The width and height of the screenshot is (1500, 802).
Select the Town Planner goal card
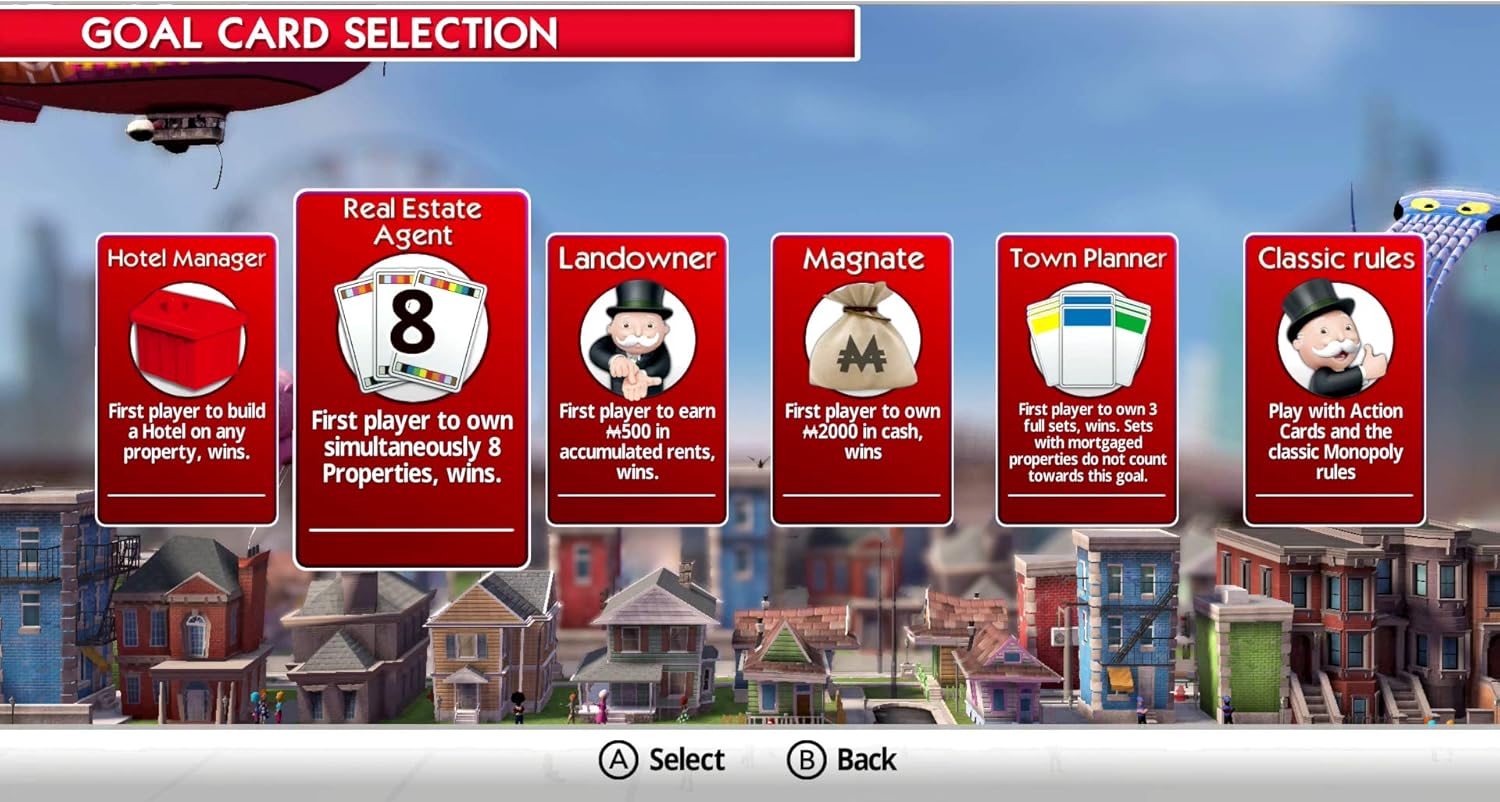tap(1087, 380)
